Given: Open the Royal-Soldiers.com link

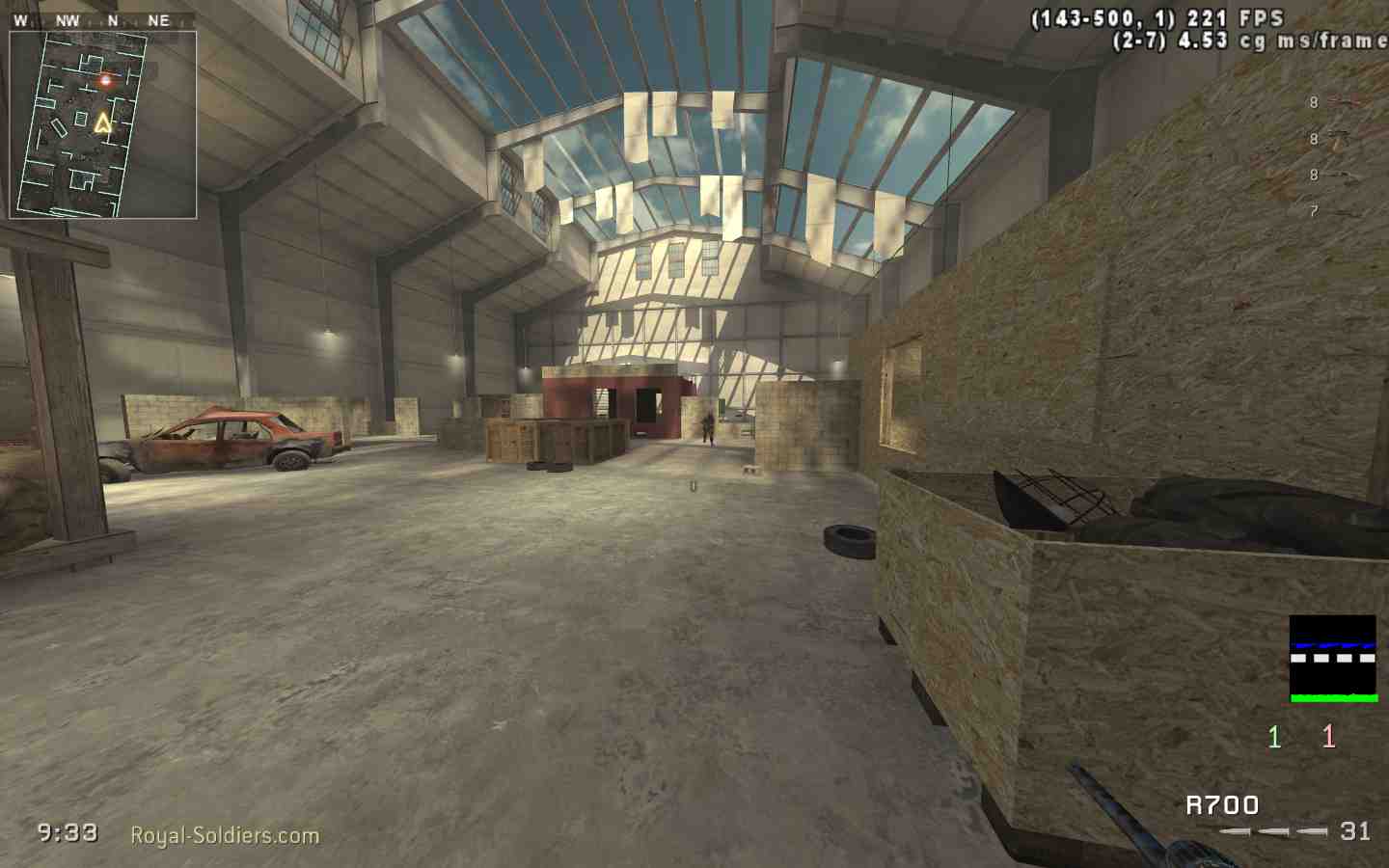Looking at the screenshot, I should (x=224, y=835).
